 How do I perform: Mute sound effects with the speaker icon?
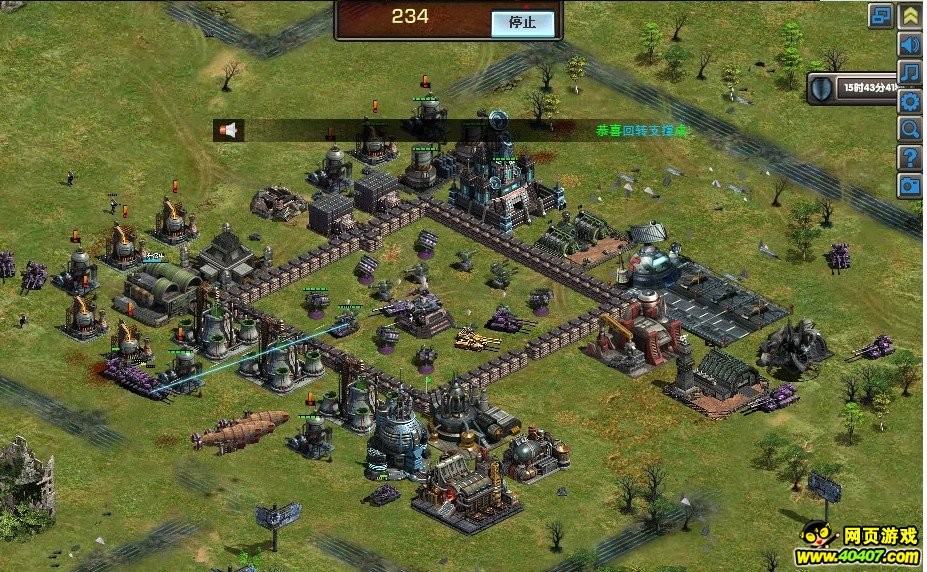(910, 44)
